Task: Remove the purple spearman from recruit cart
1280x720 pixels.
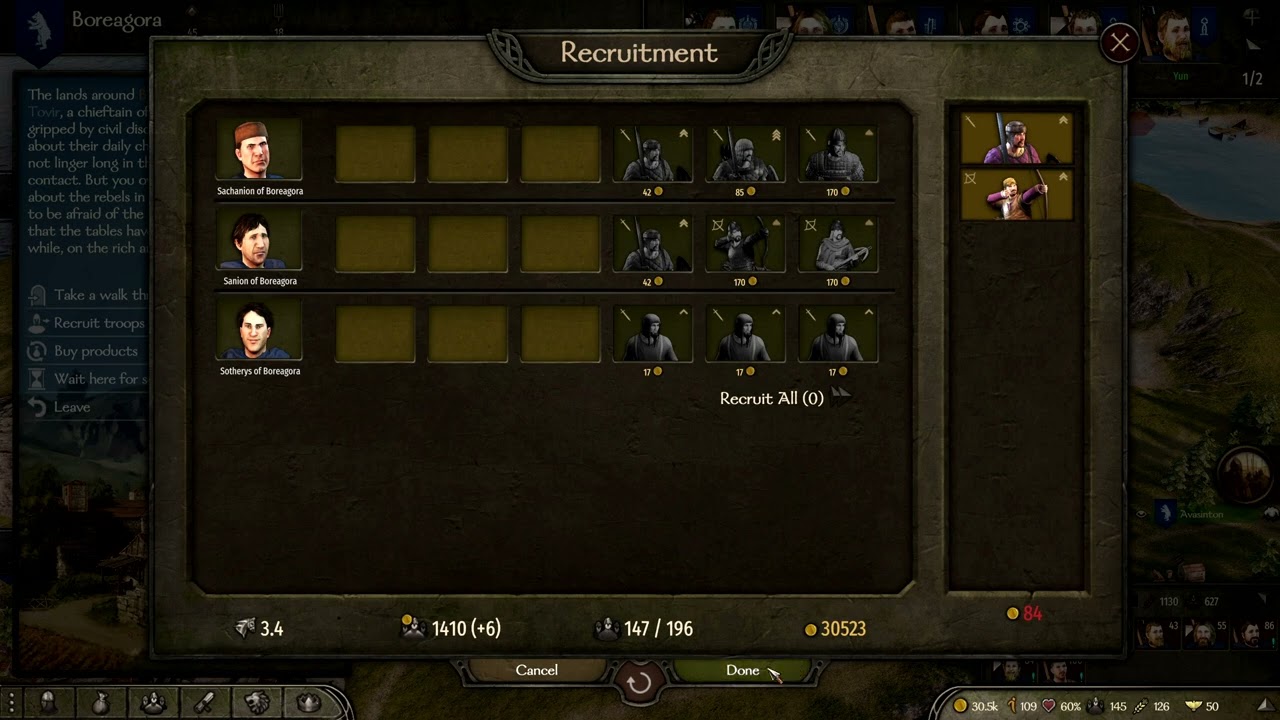Action: point(1016,138)
